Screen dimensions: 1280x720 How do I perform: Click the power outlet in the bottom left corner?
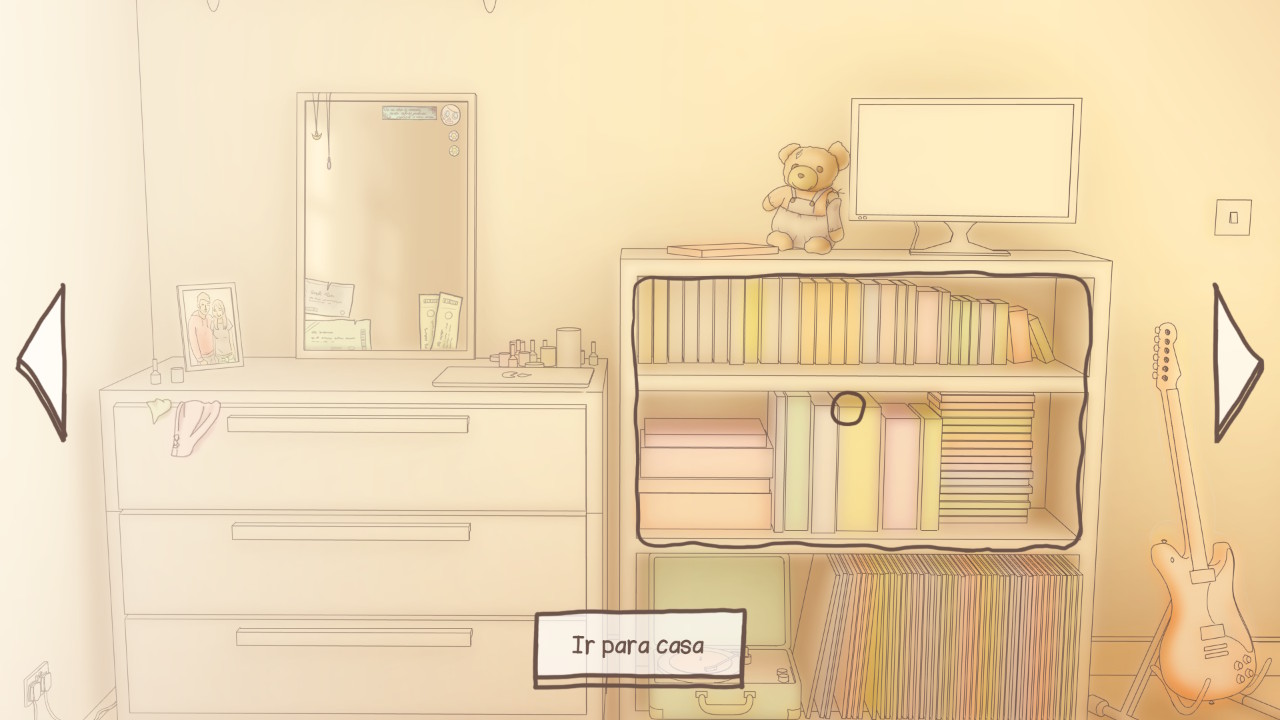(35, 685)
